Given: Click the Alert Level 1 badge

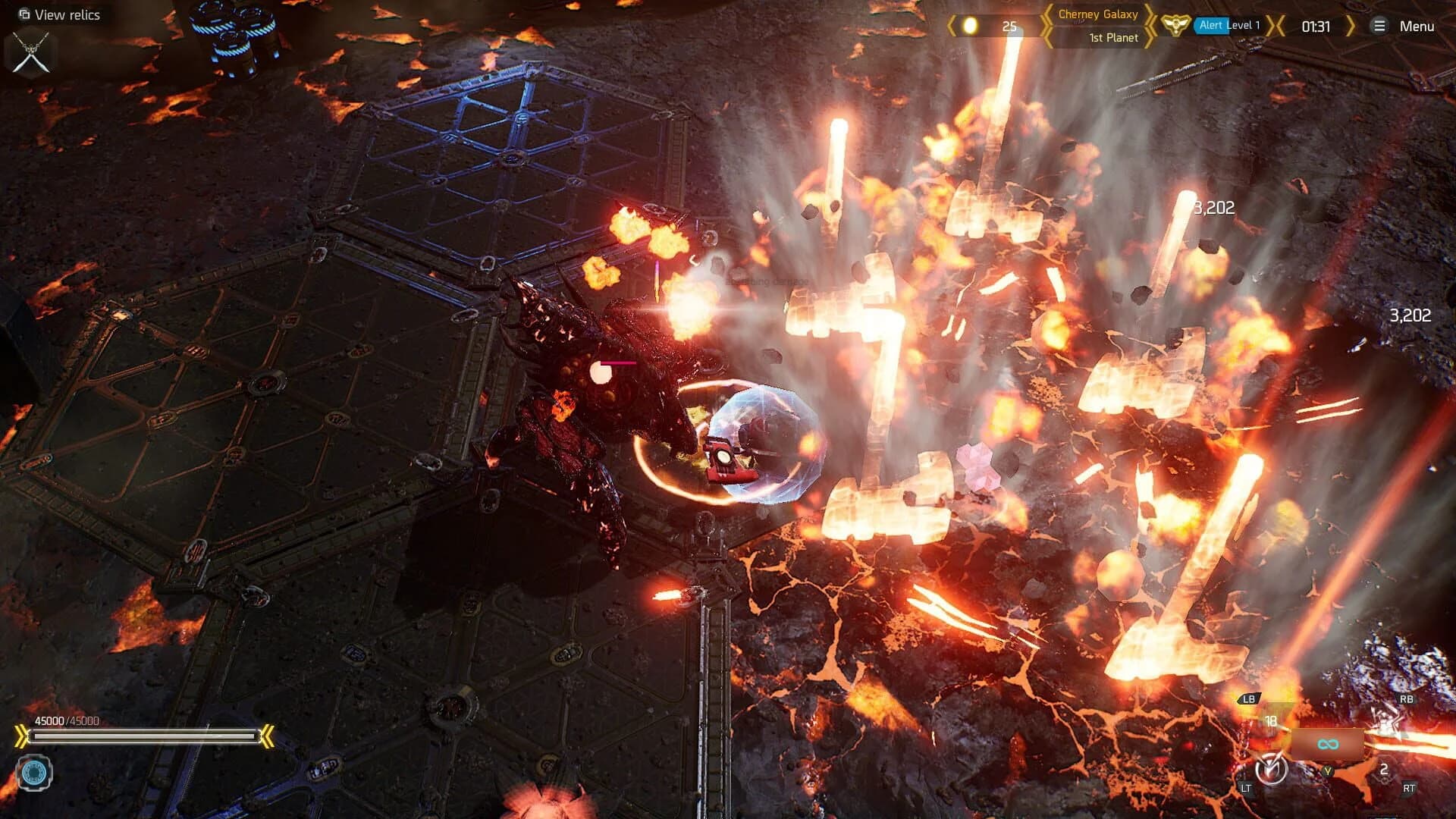Looking at the screenshot, I should [1228, 25].
